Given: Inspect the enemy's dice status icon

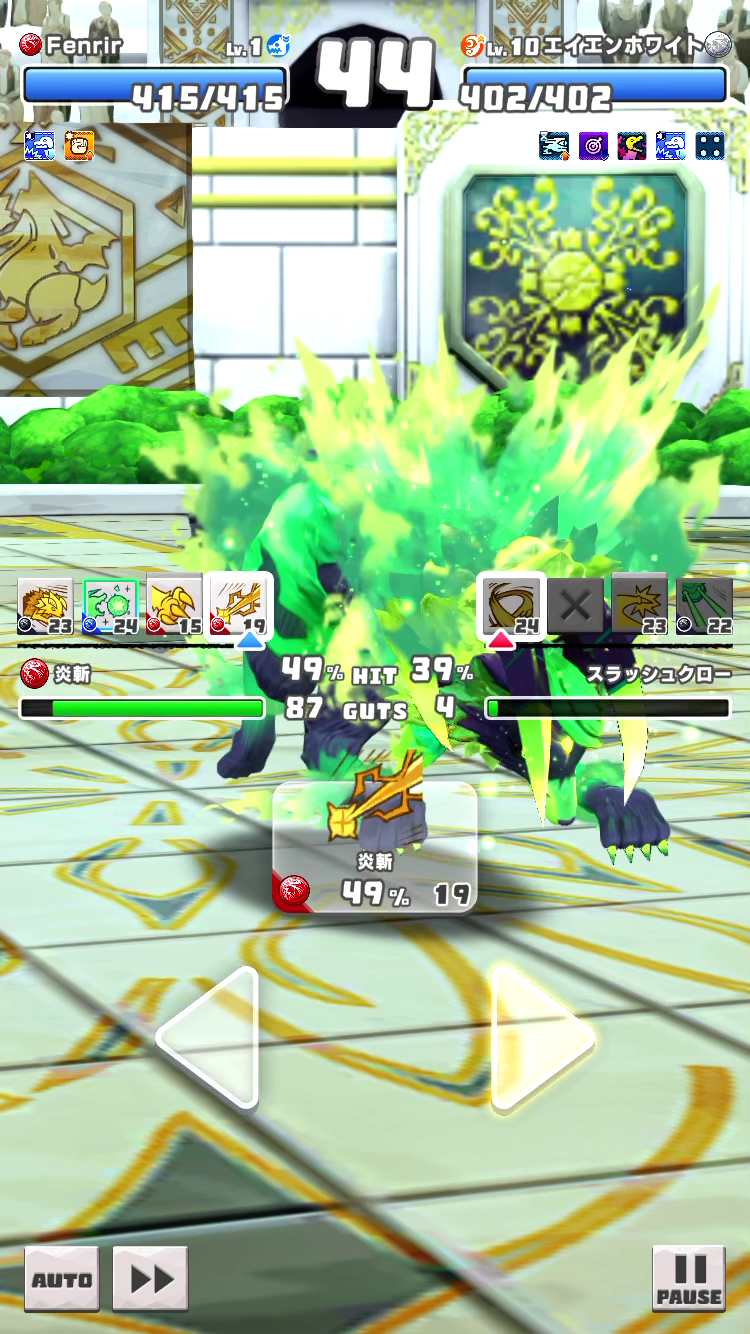Looking at the screenshot, I should [x=710, y=146].
